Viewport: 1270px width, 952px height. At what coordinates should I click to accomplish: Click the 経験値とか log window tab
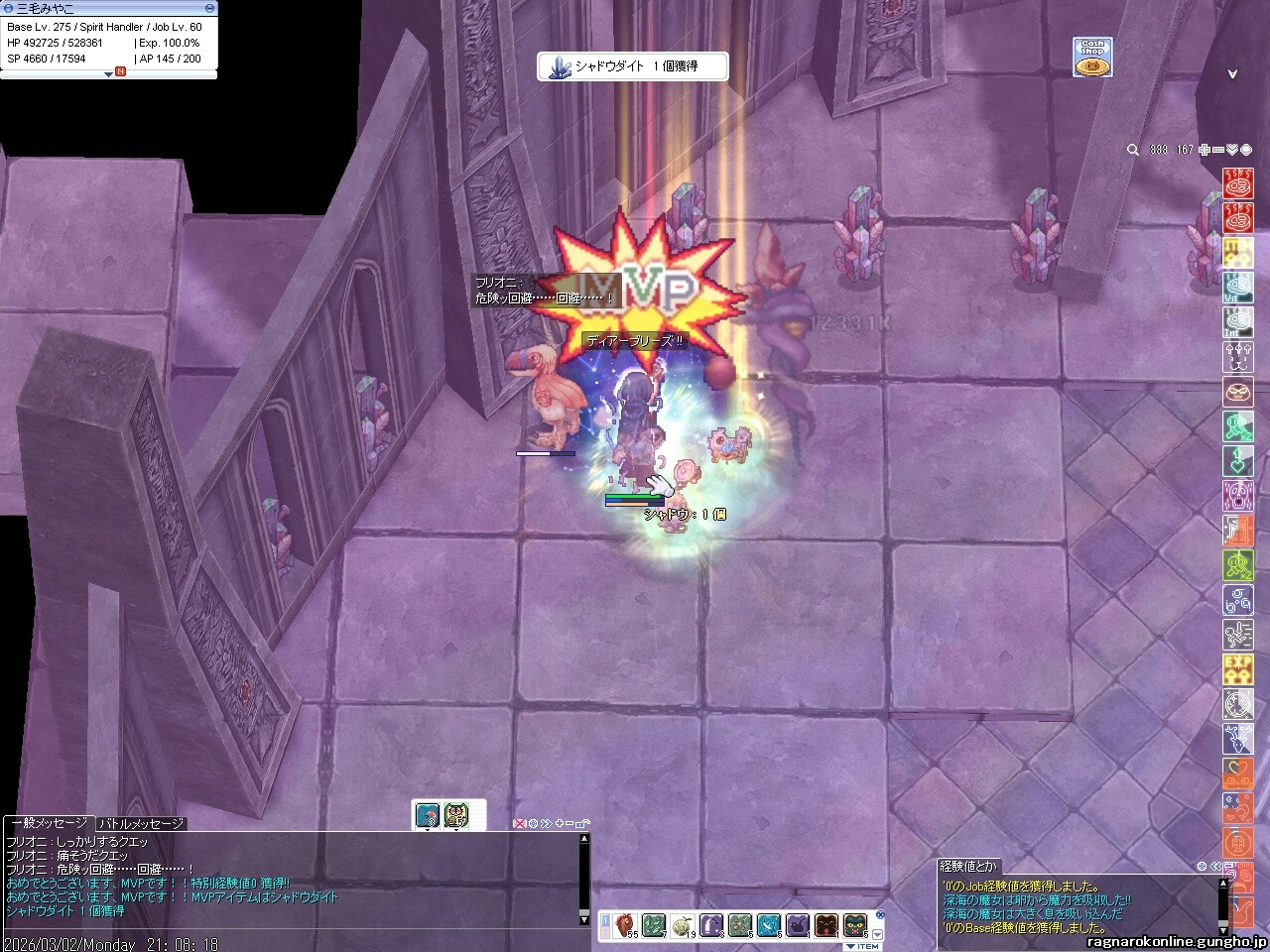(x=968, y=866)
